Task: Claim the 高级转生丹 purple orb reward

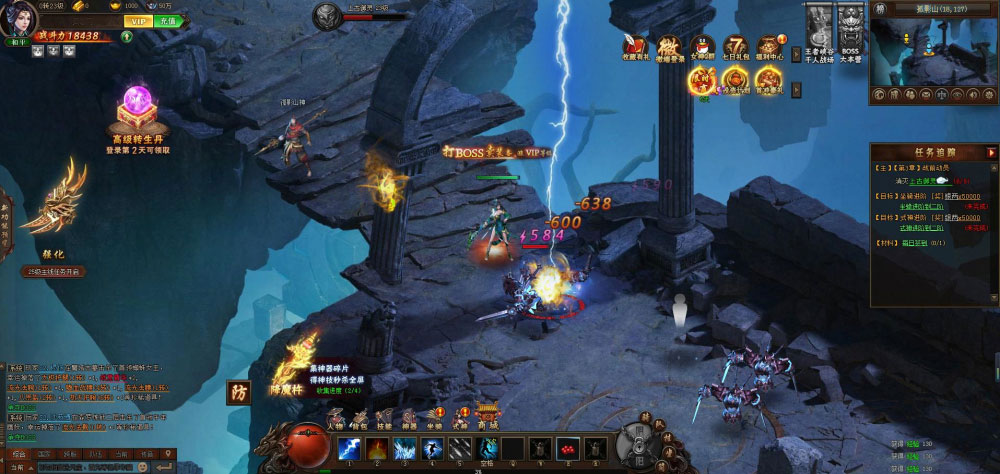Action: (x=138, y=105)
